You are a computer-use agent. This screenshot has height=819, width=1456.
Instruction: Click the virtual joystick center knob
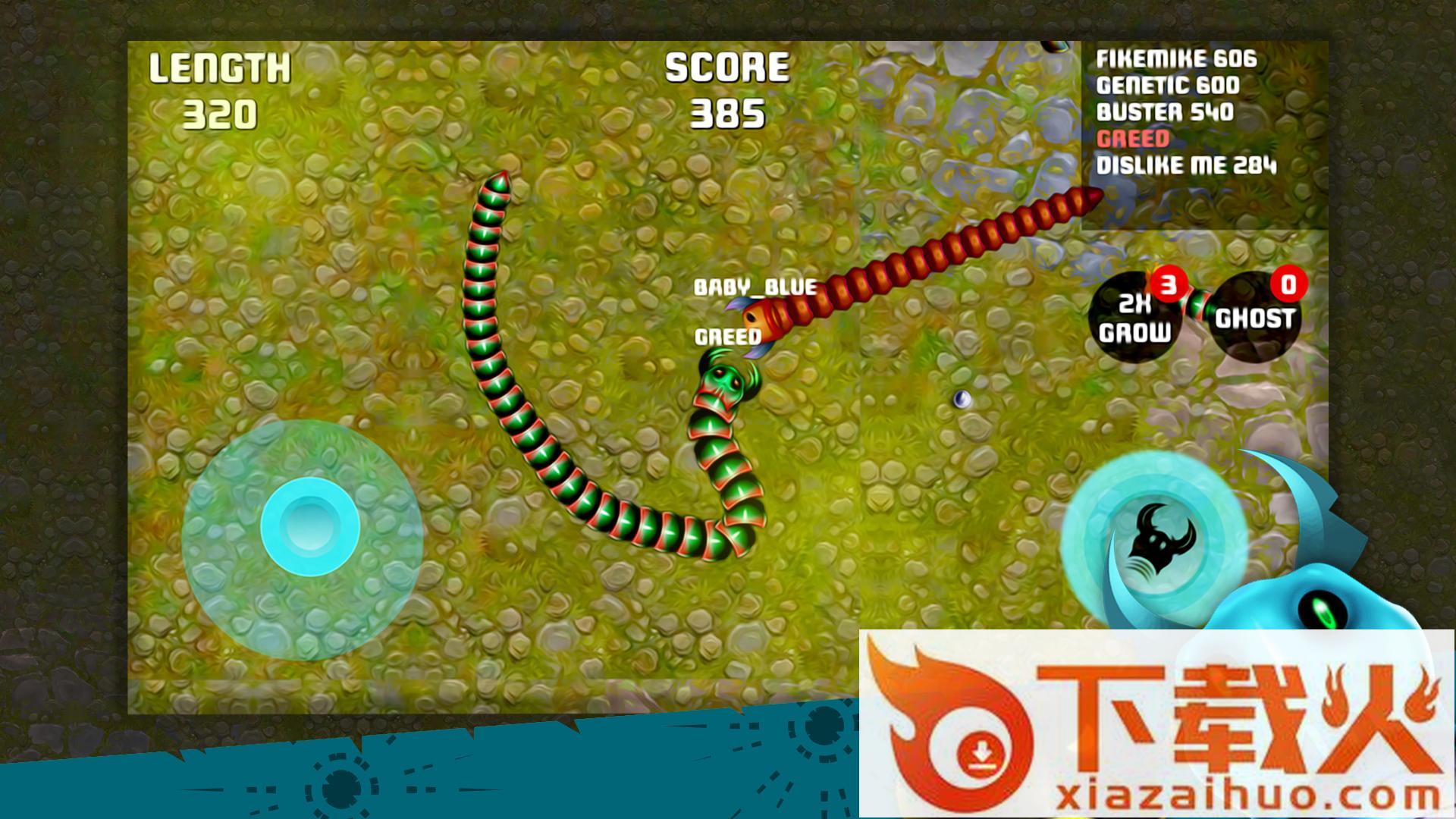tap(309, 526)
